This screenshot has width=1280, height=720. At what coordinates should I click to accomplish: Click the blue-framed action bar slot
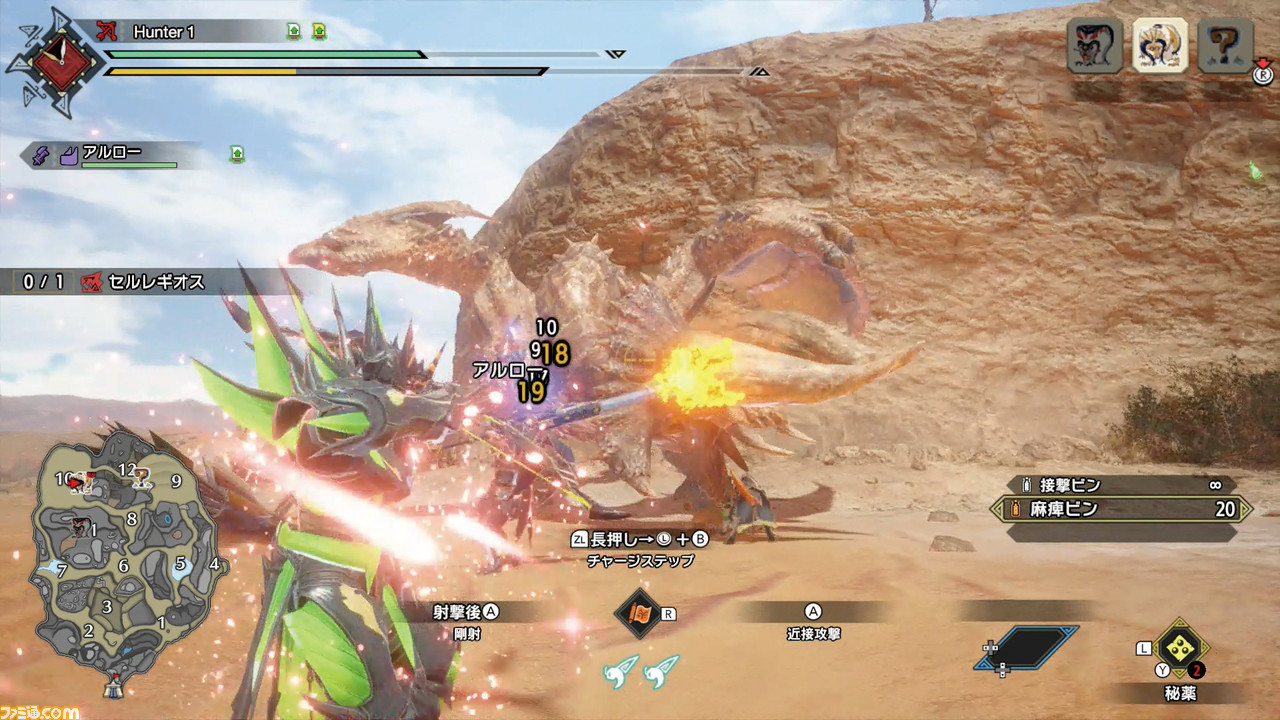tap(1027, 648)
